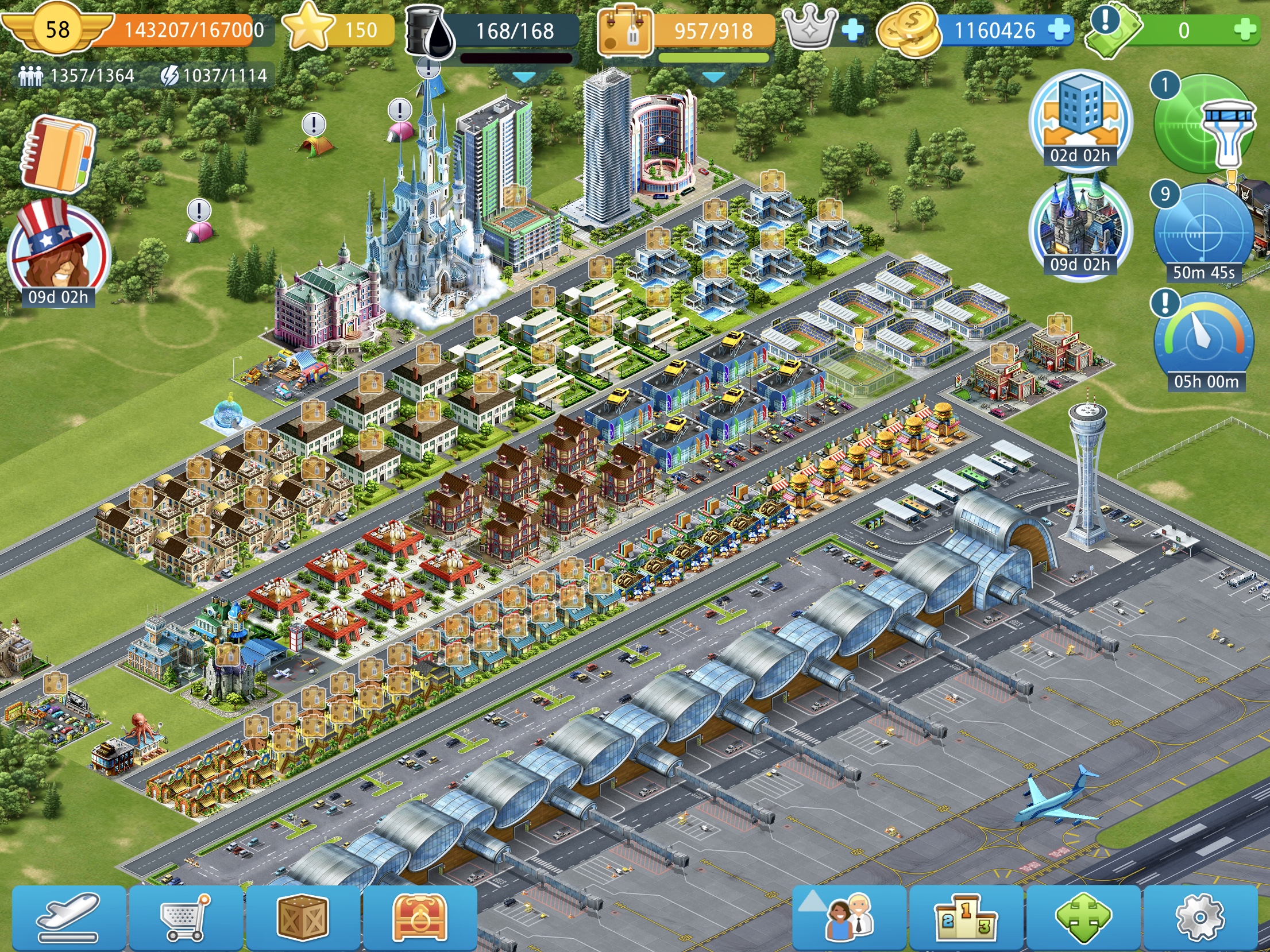
Task: Open the friends and neighbors panel
Action: [x=849, y=917]
